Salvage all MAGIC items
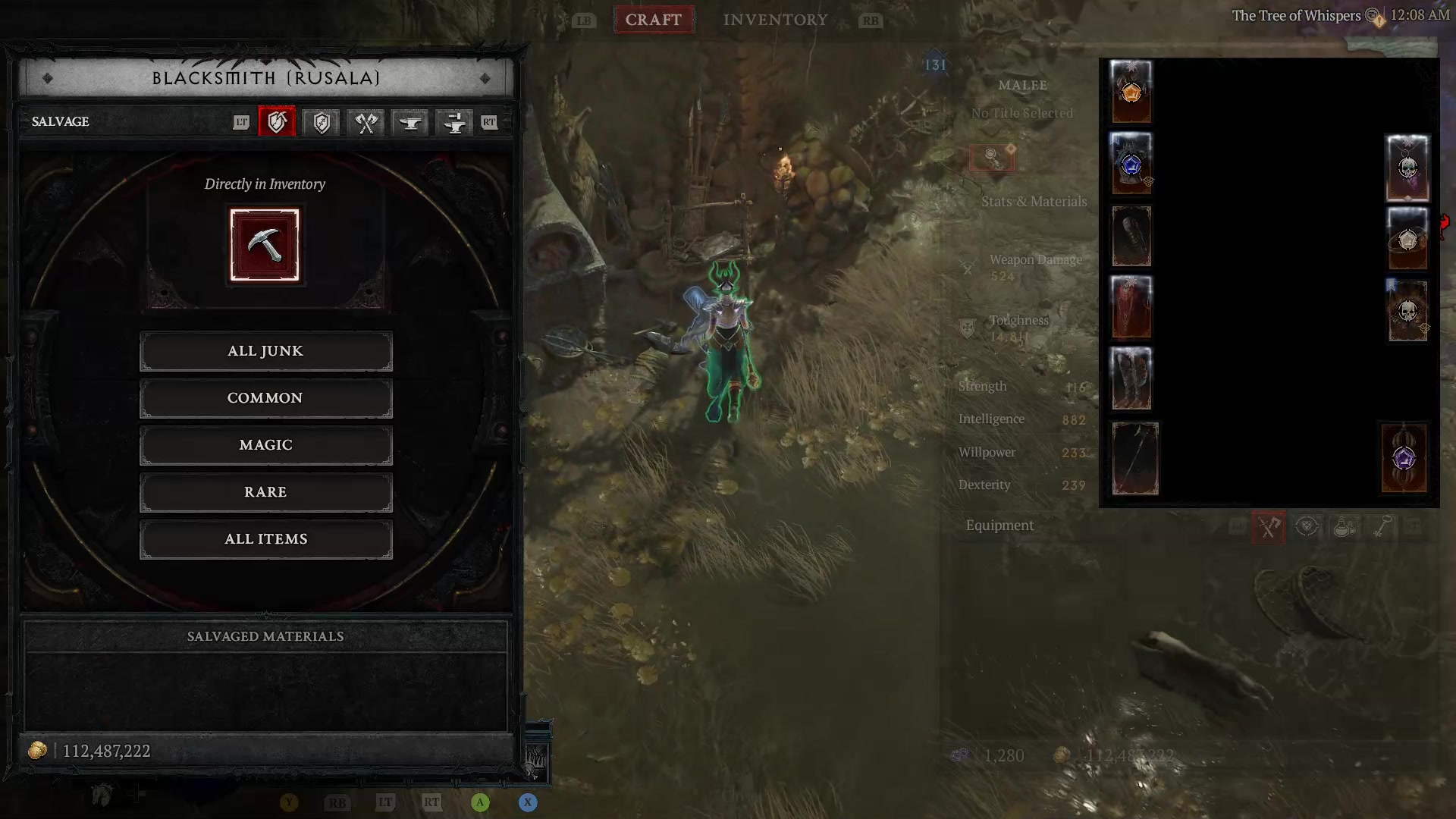 tap(265, 444)
